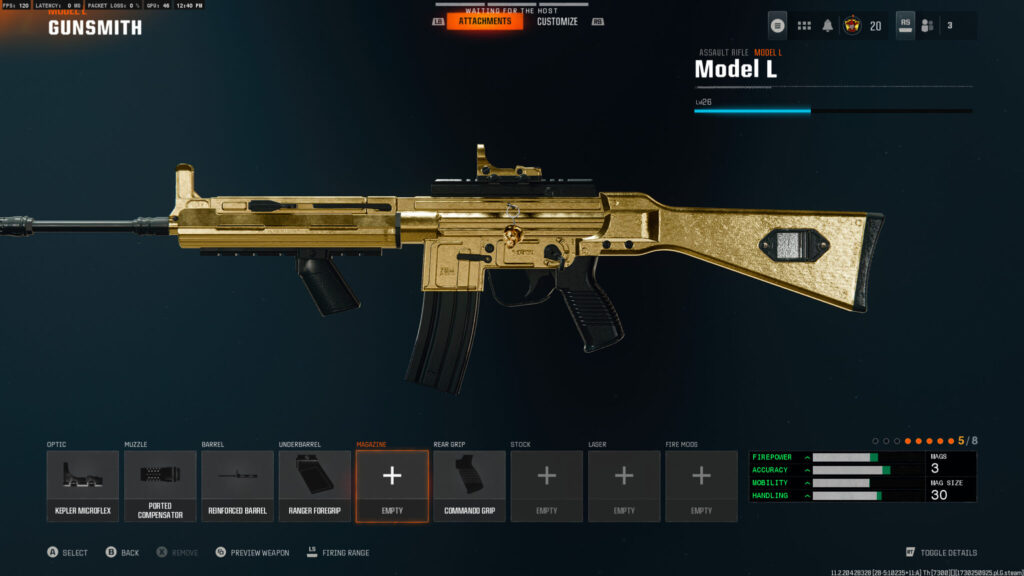Screen dimensions: 1024x576
Task: Choose the Ported Compensator muzzle slot
Action: tap(160, 485)
